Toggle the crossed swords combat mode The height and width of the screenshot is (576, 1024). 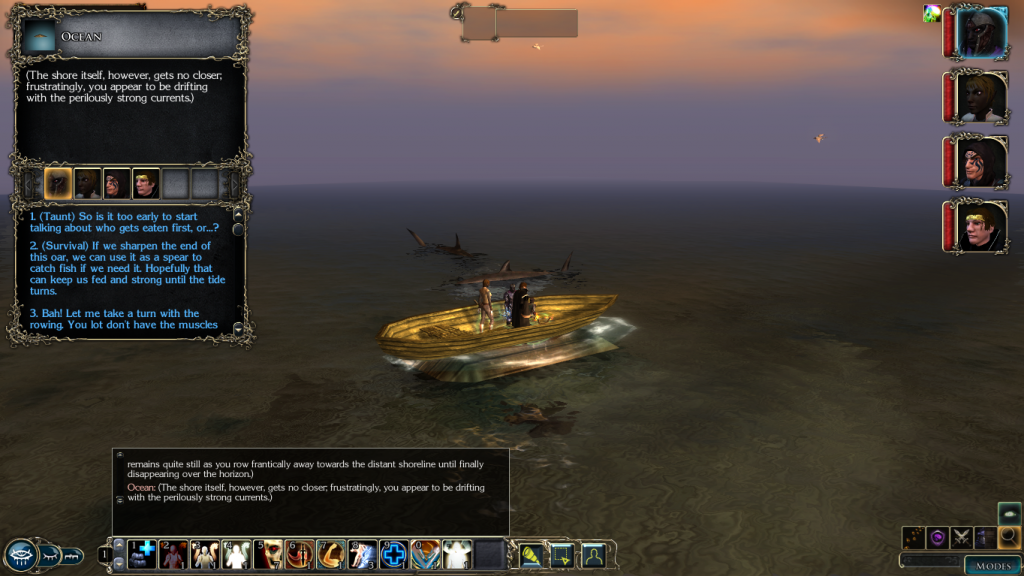click(x=961, y=538)
